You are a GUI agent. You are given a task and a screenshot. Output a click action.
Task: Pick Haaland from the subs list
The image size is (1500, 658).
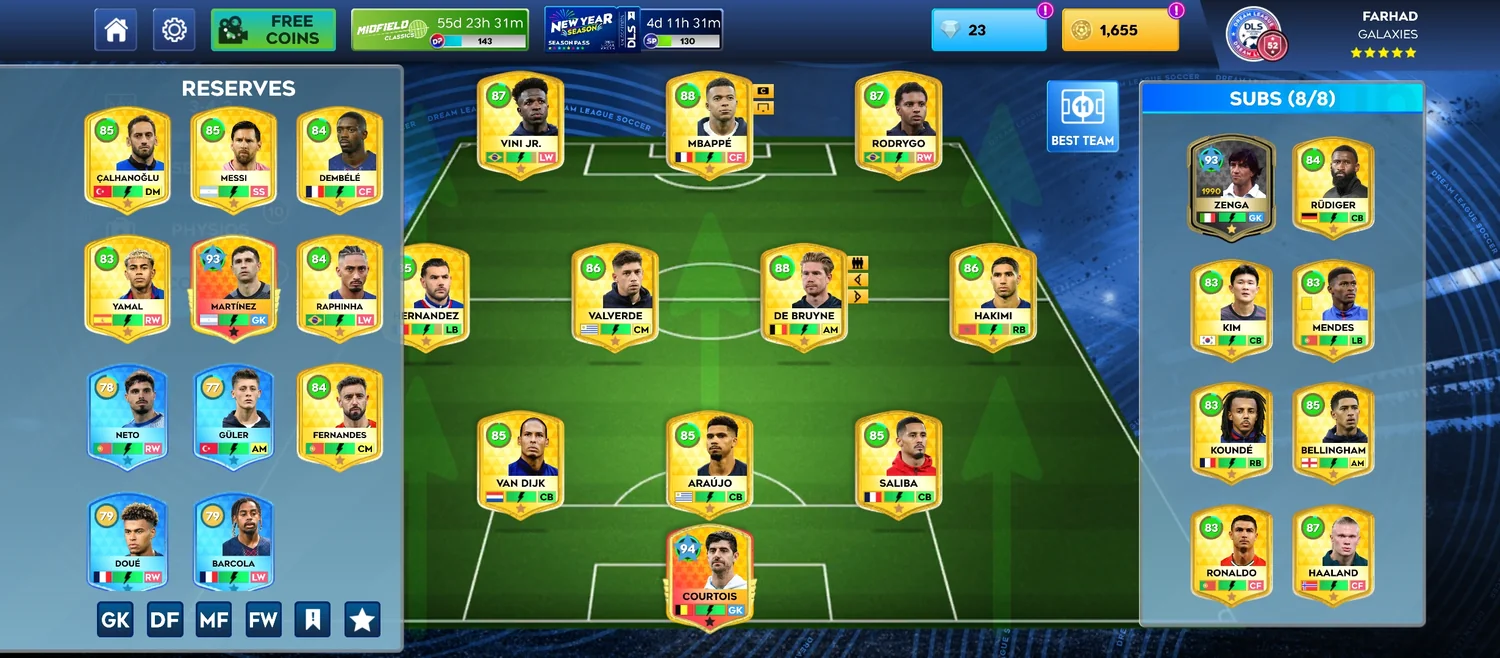click(x=1333, y=553)
